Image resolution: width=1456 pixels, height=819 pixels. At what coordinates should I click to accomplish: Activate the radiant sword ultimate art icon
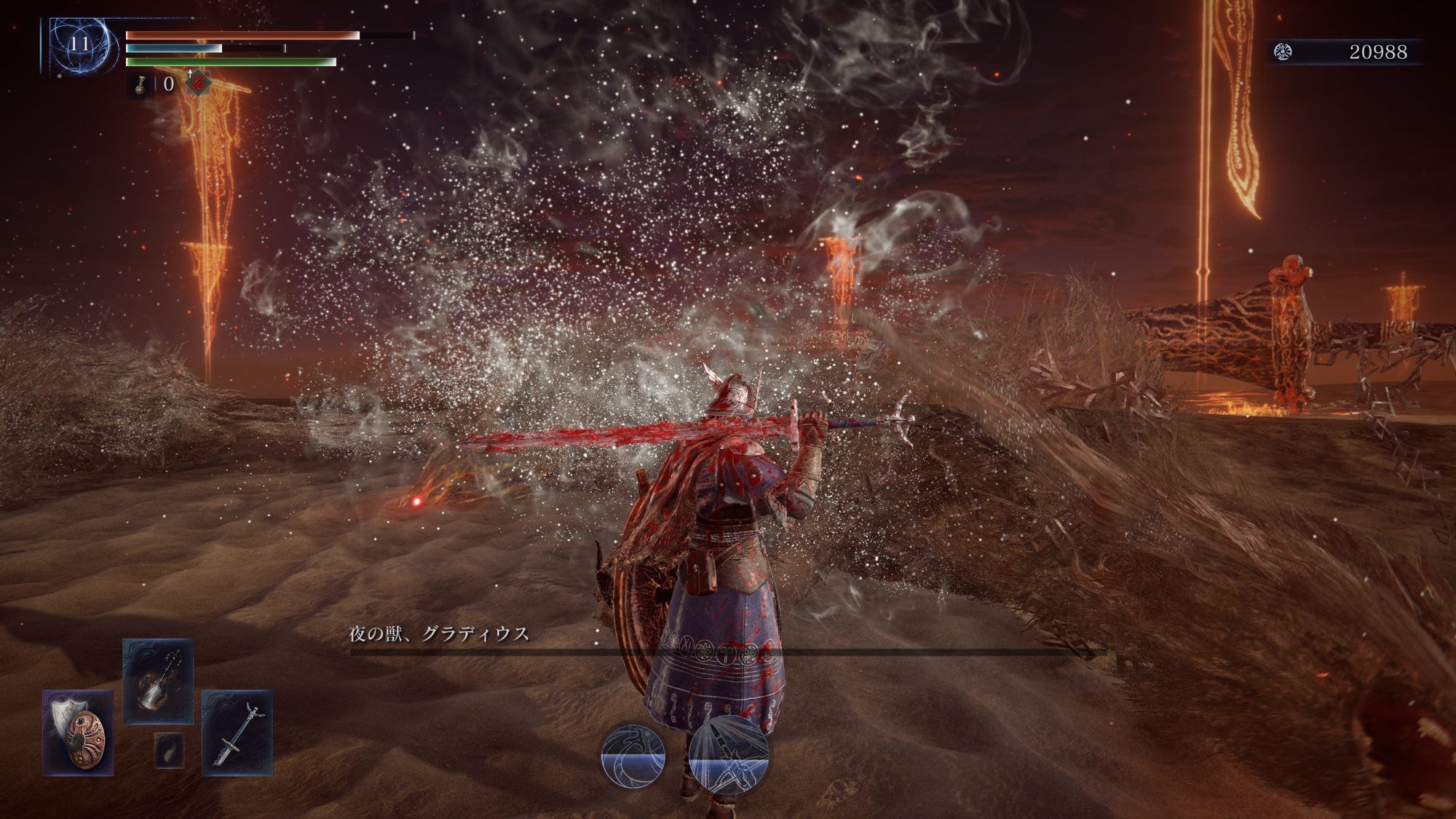(728, 754)
